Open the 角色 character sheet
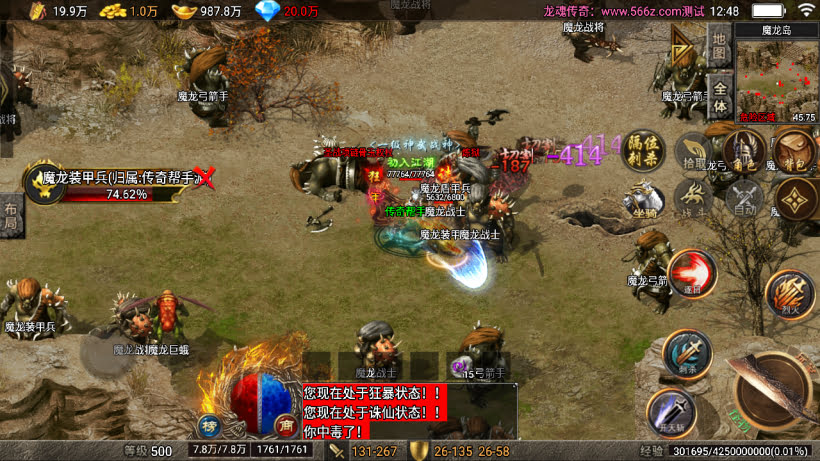This screenshot has width=820, height=461. (741, 152)
